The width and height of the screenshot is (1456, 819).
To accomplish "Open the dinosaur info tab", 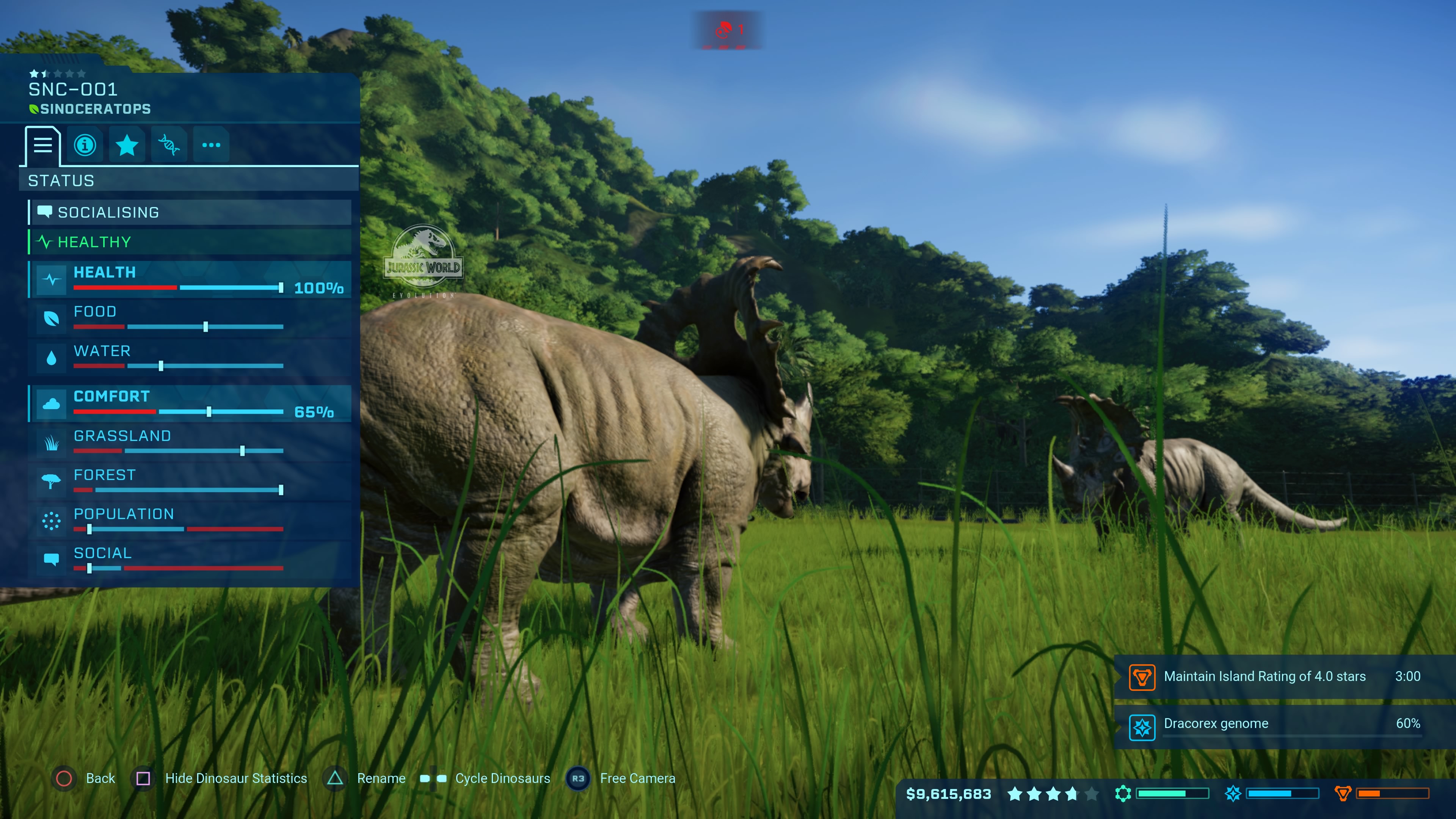I will [85, 145].
